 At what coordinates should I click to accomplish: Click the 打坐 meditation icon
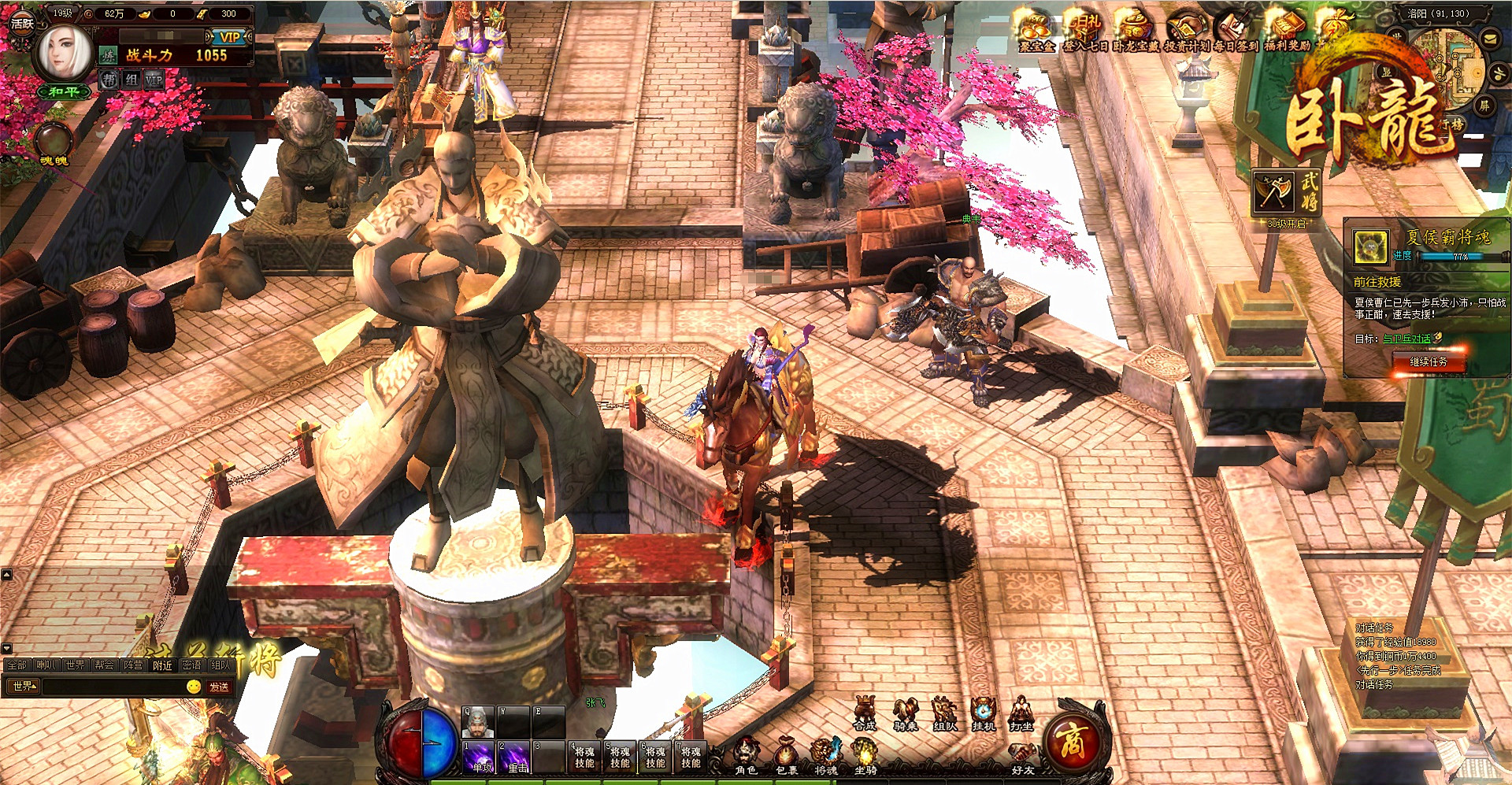[1021, 713]
